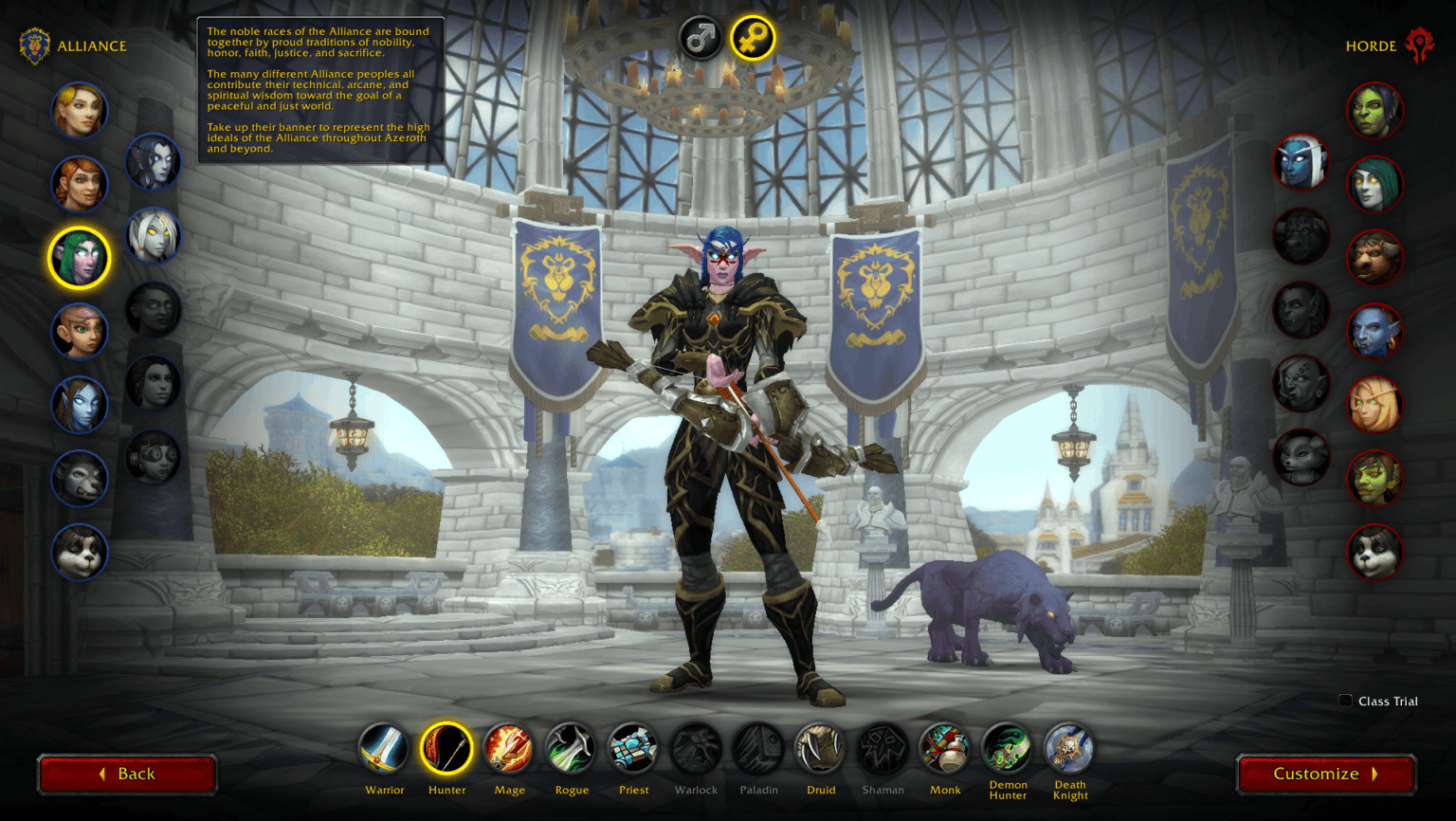1456x821 pixels.
Task: Pick the Orc female portrait from the Horde column
Action: point(1374,109)
